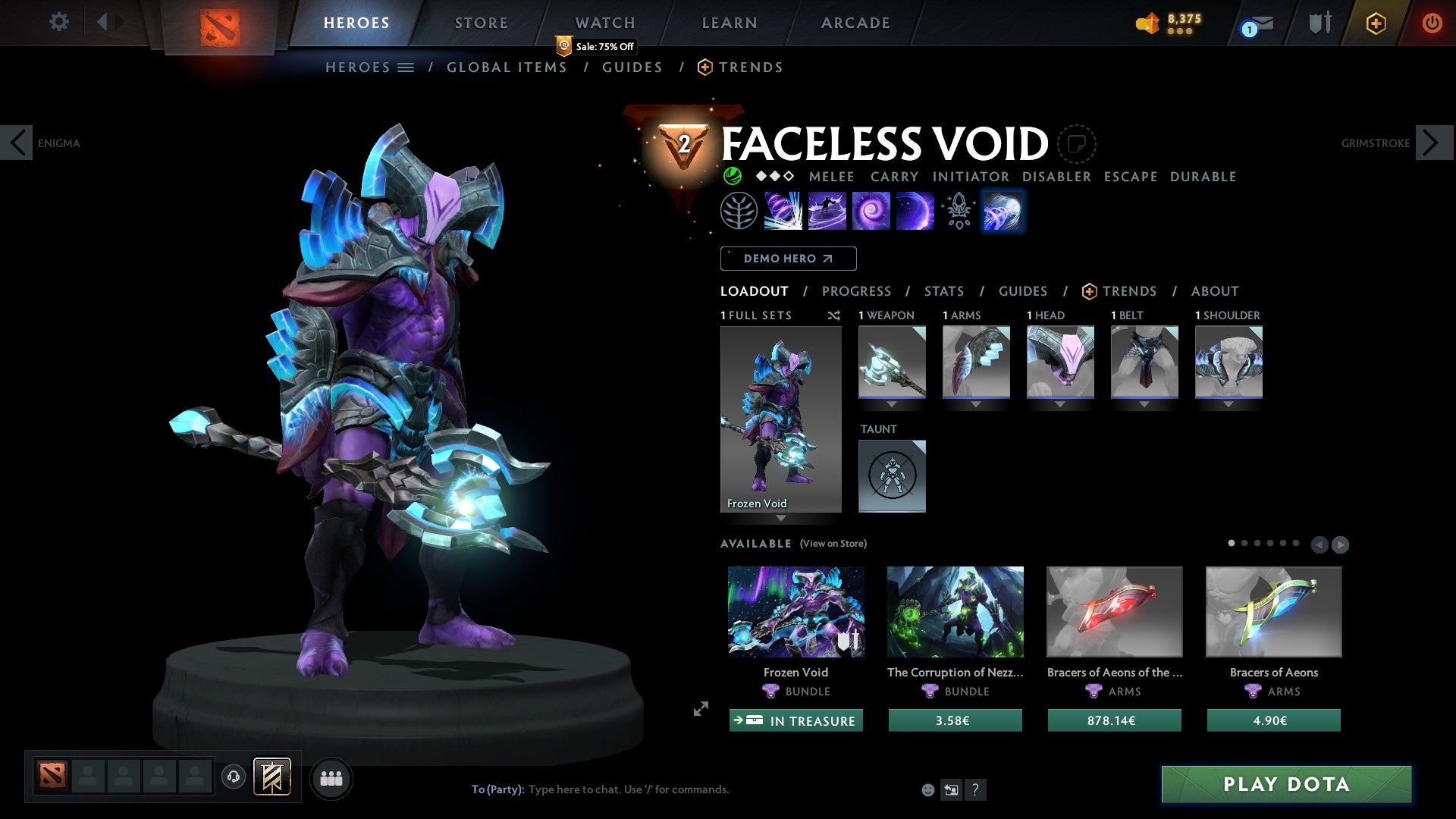Image resolution: width=1456 pixels, height=819 pixels.
Task: Click the PLAY DOTA button
Action: (x=1283, y=785)
